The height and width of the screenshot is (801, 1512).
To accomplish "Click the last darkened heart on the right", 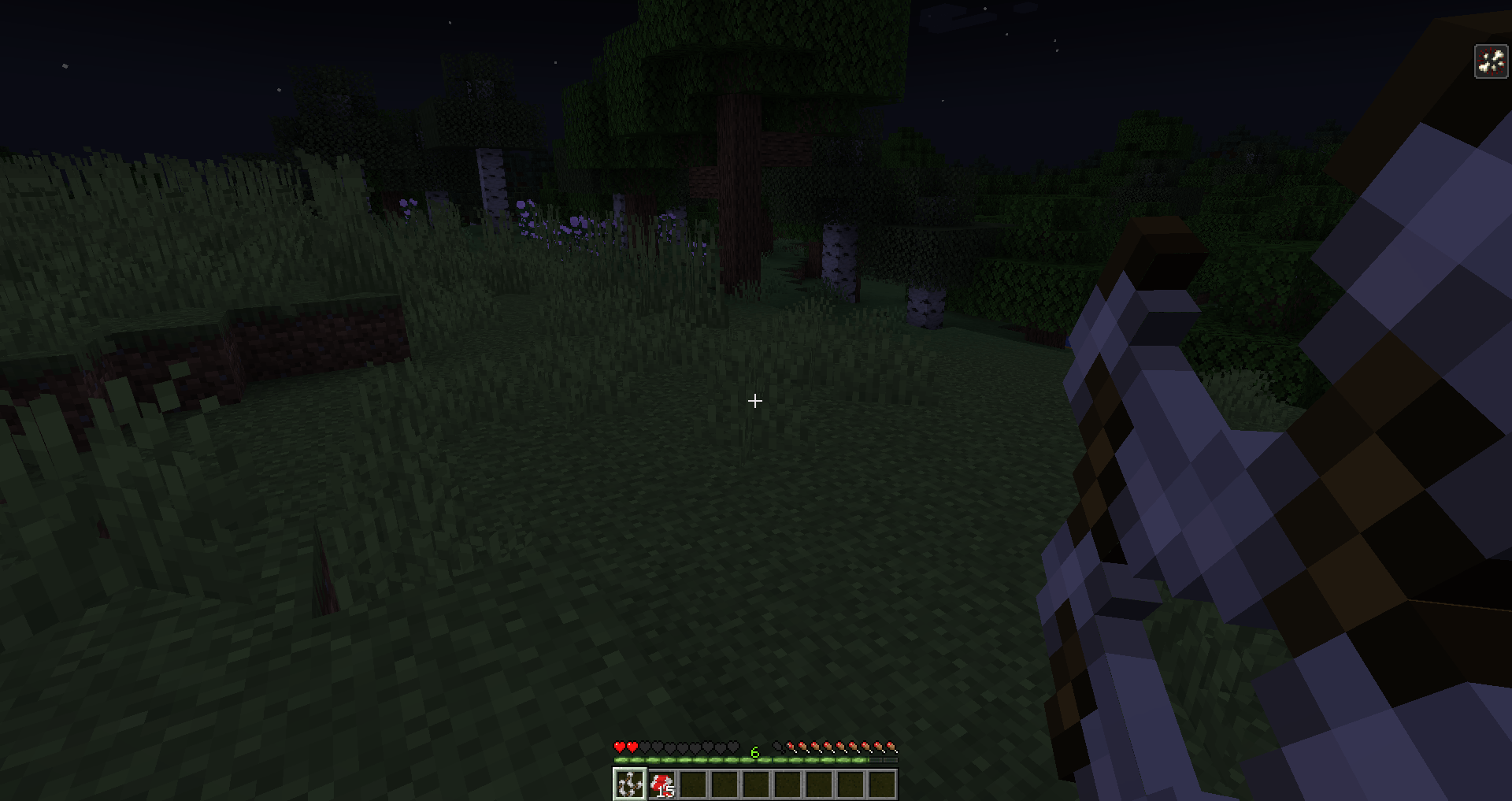I will 732,747.
